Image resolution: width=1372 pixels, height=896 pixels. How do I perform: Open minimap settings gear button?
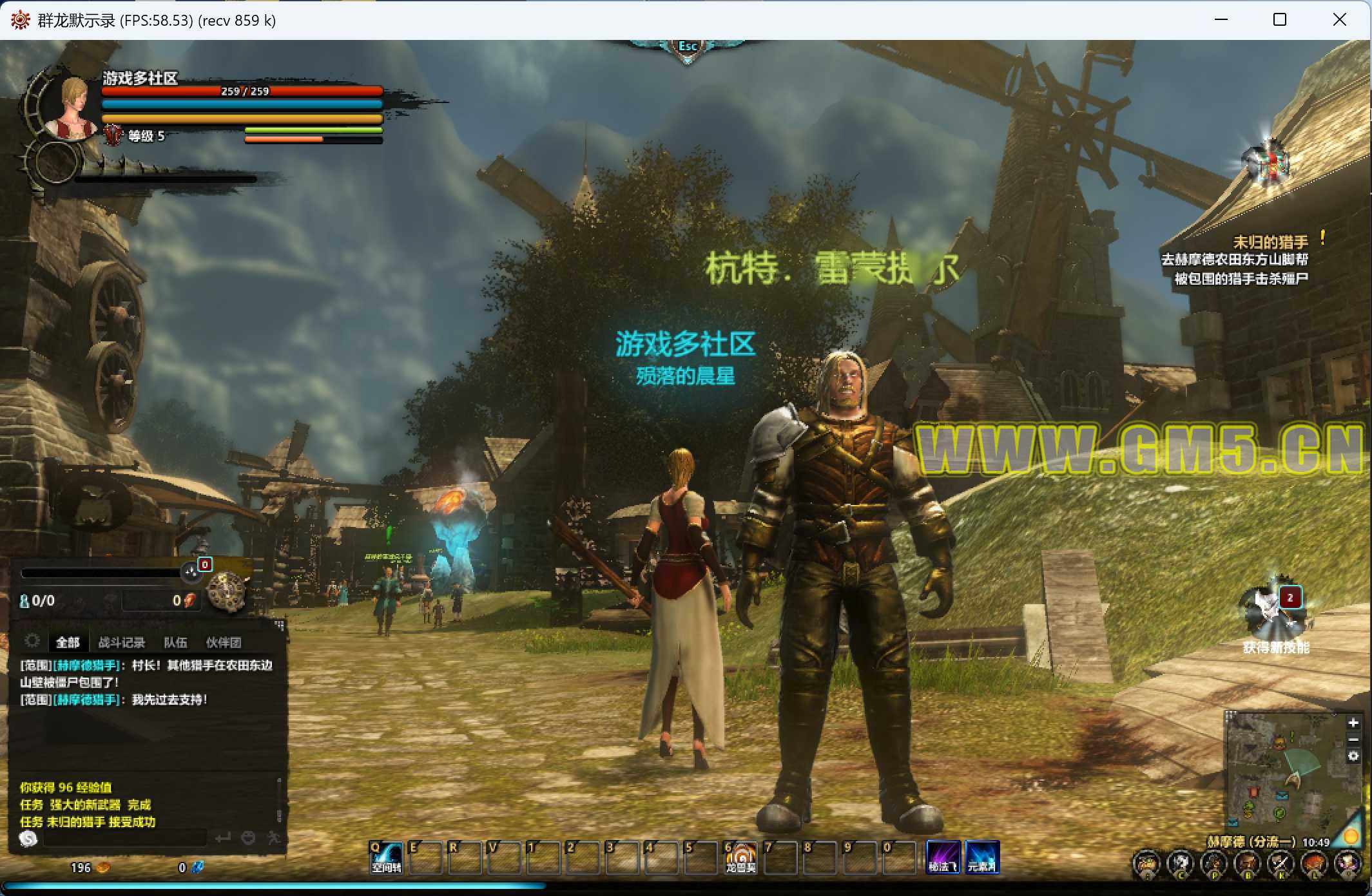(x=1353, y=756)
